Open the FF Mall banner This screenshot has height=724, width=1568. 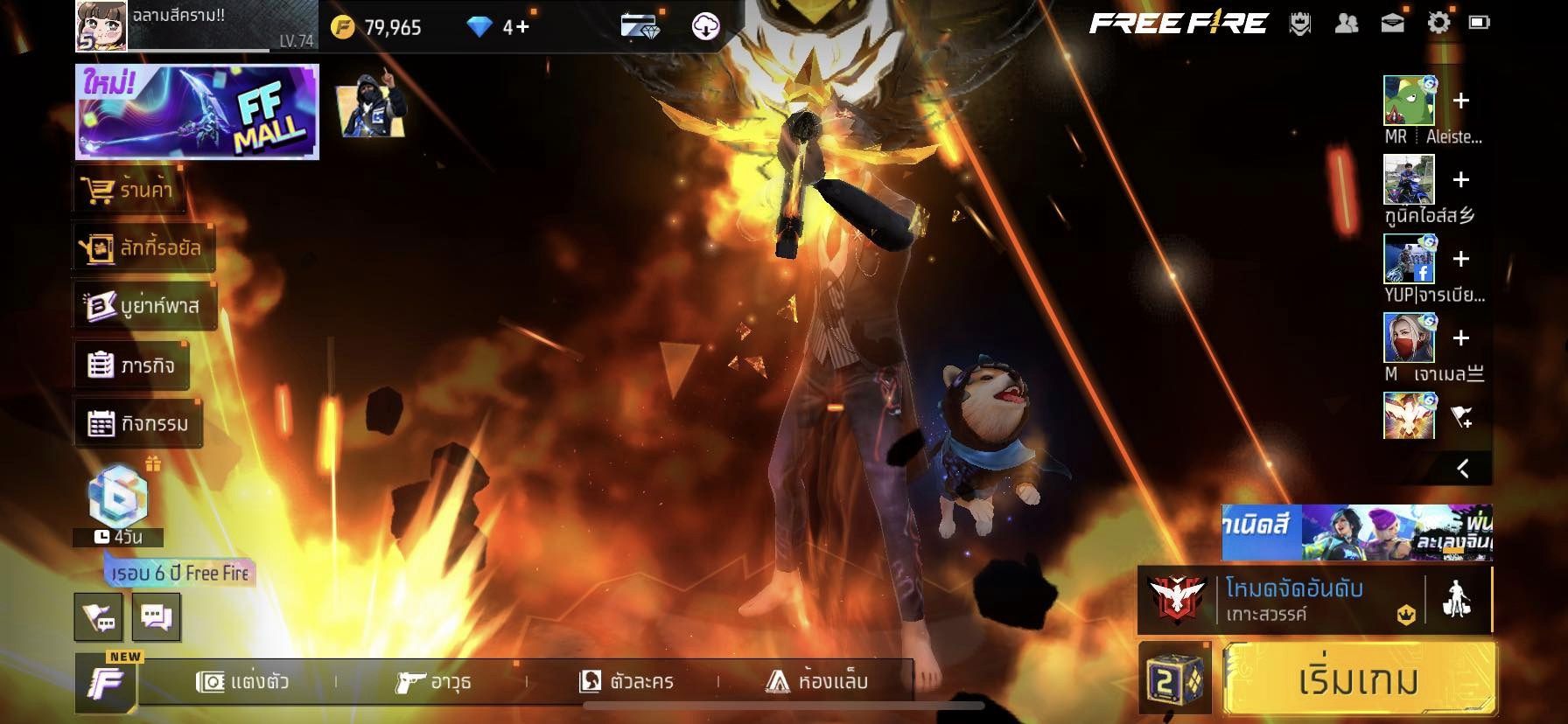pyautogui.click(x=197, y=112)
